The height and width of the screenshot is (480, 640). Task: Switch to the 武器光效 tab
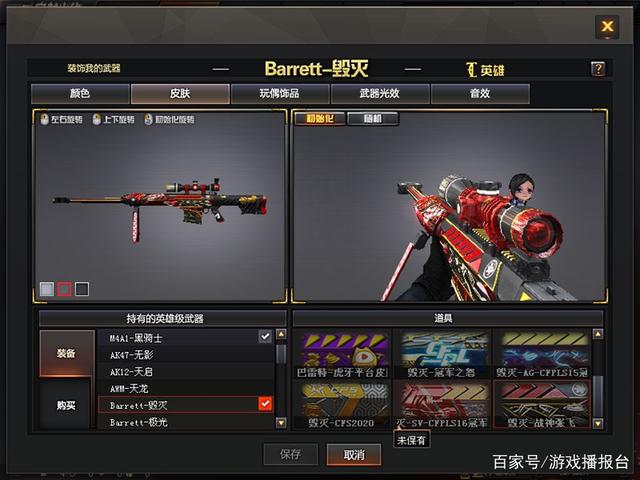[379, 94]
